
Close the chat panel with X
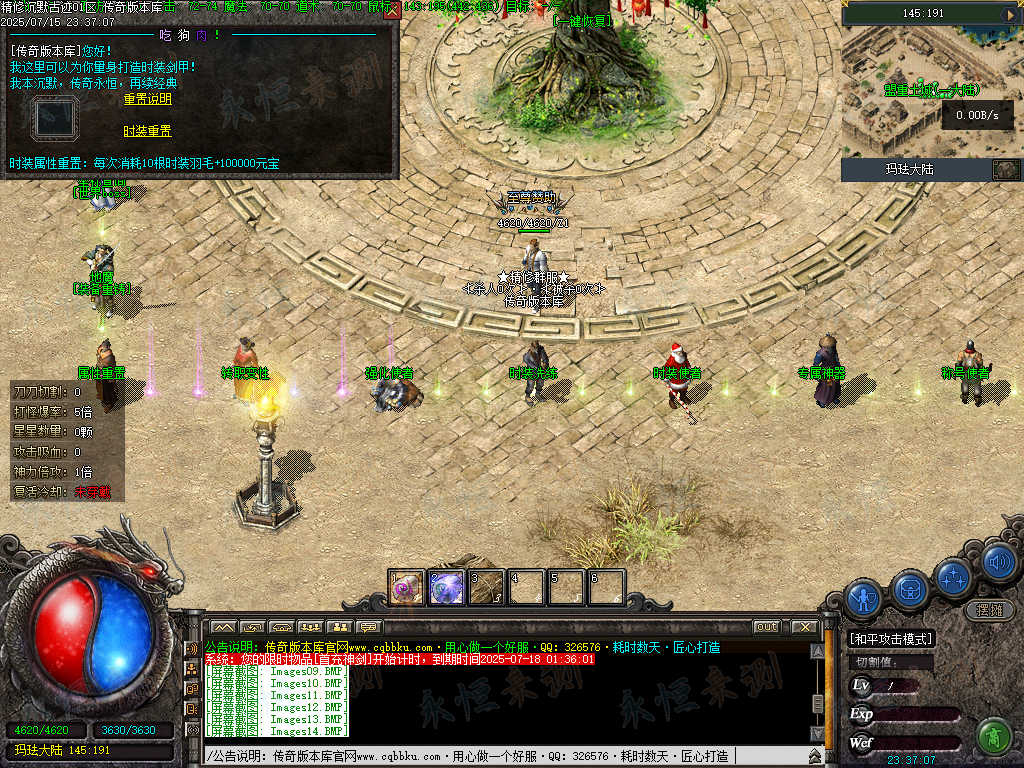coord(804,626)
